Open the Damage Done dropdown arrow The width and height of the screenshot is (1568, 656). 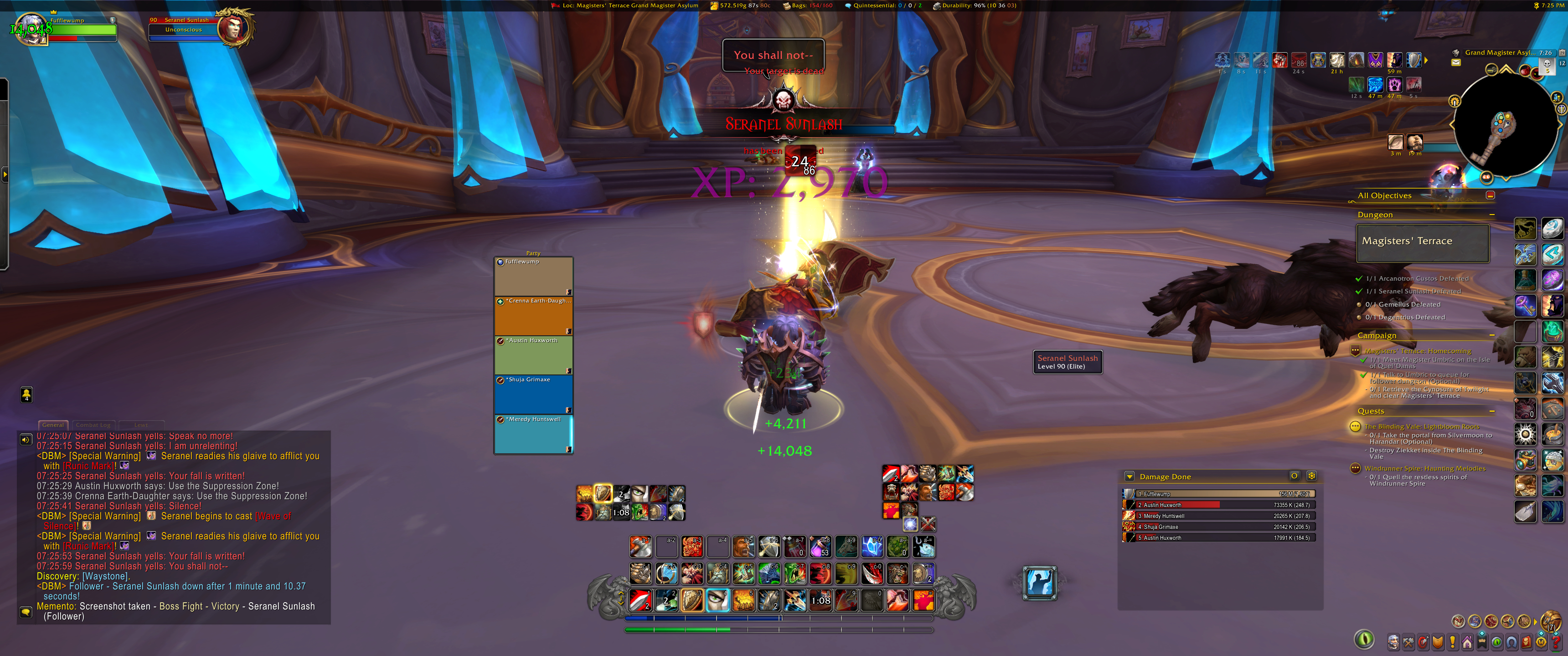click(1129, 477)
